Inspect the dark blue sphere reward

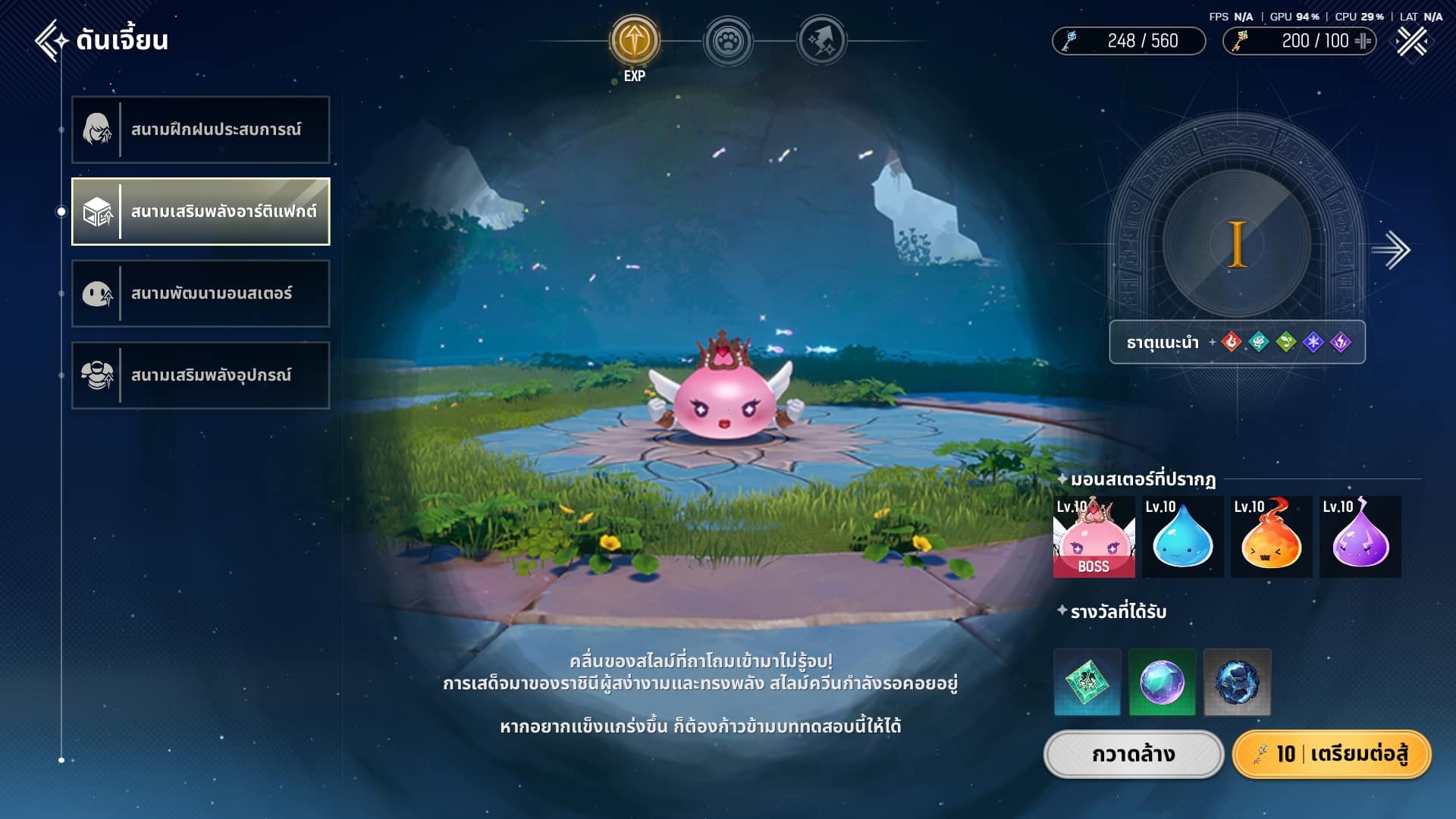pos(1237,682)
